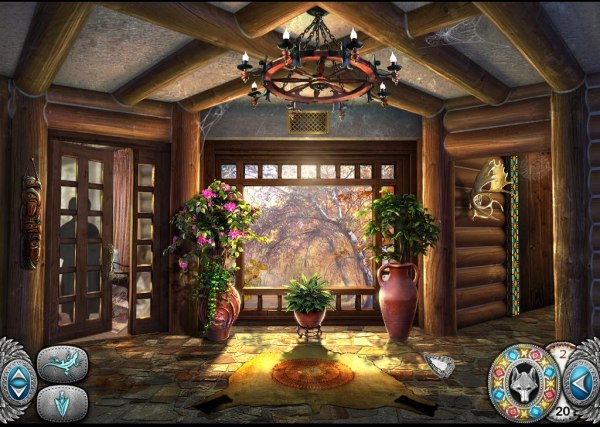This screenshot has height=427, width=600.
Task: Activate the silver wolf head amulet
Action: pyautogui.click(x=525, y=381)
